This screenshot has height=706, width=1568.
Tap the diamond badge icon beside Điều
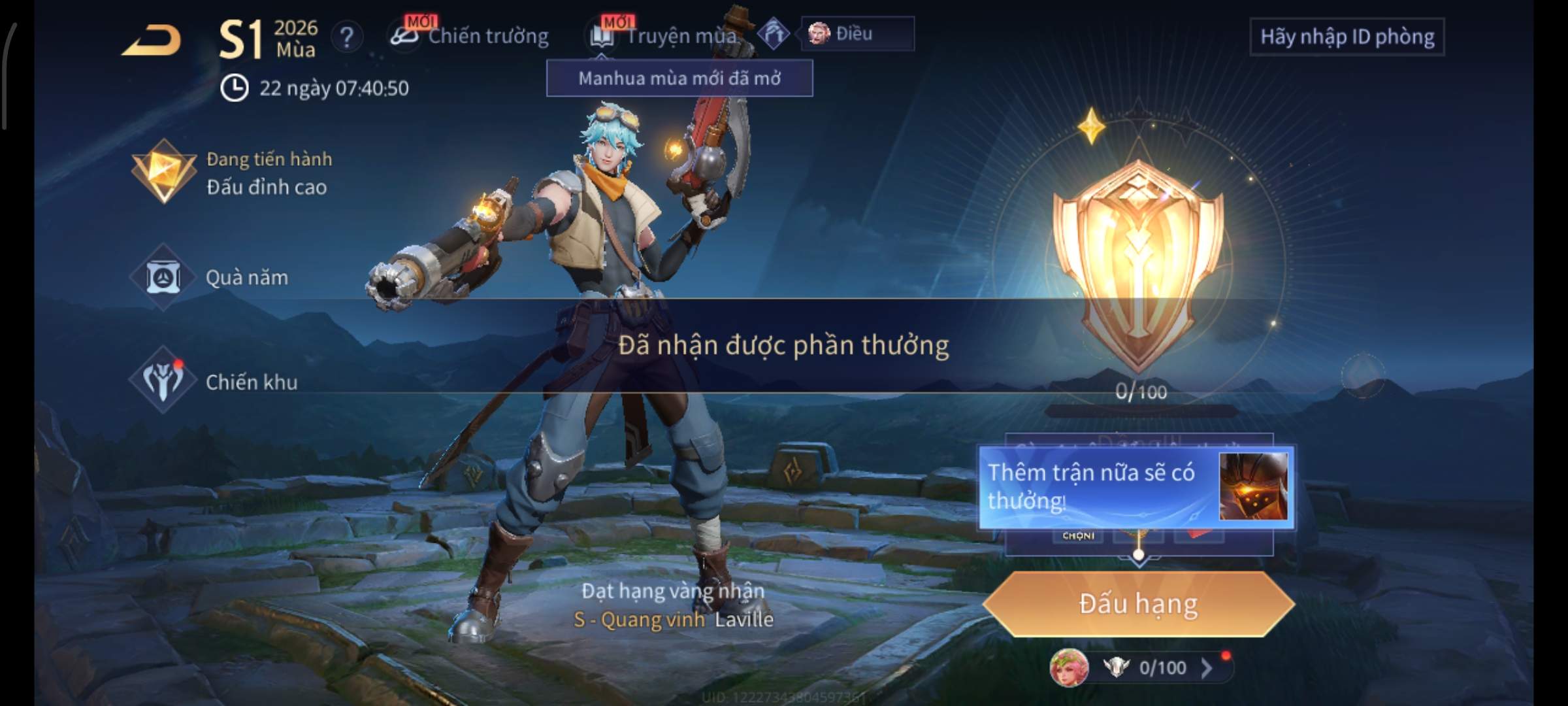774,34
